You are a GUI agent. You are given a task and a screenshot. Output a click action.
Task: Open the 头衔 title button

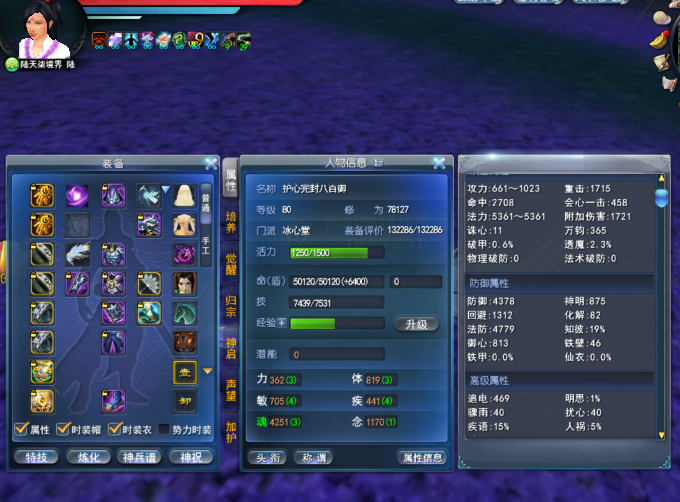click(270, 457)
